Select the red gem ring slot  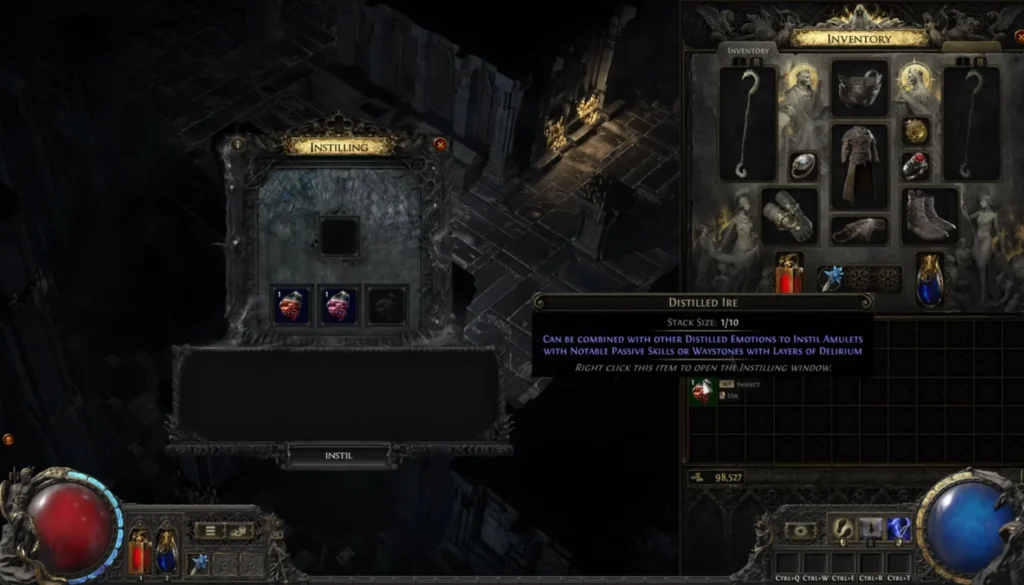pyautogui.click(x=915, y=166)
